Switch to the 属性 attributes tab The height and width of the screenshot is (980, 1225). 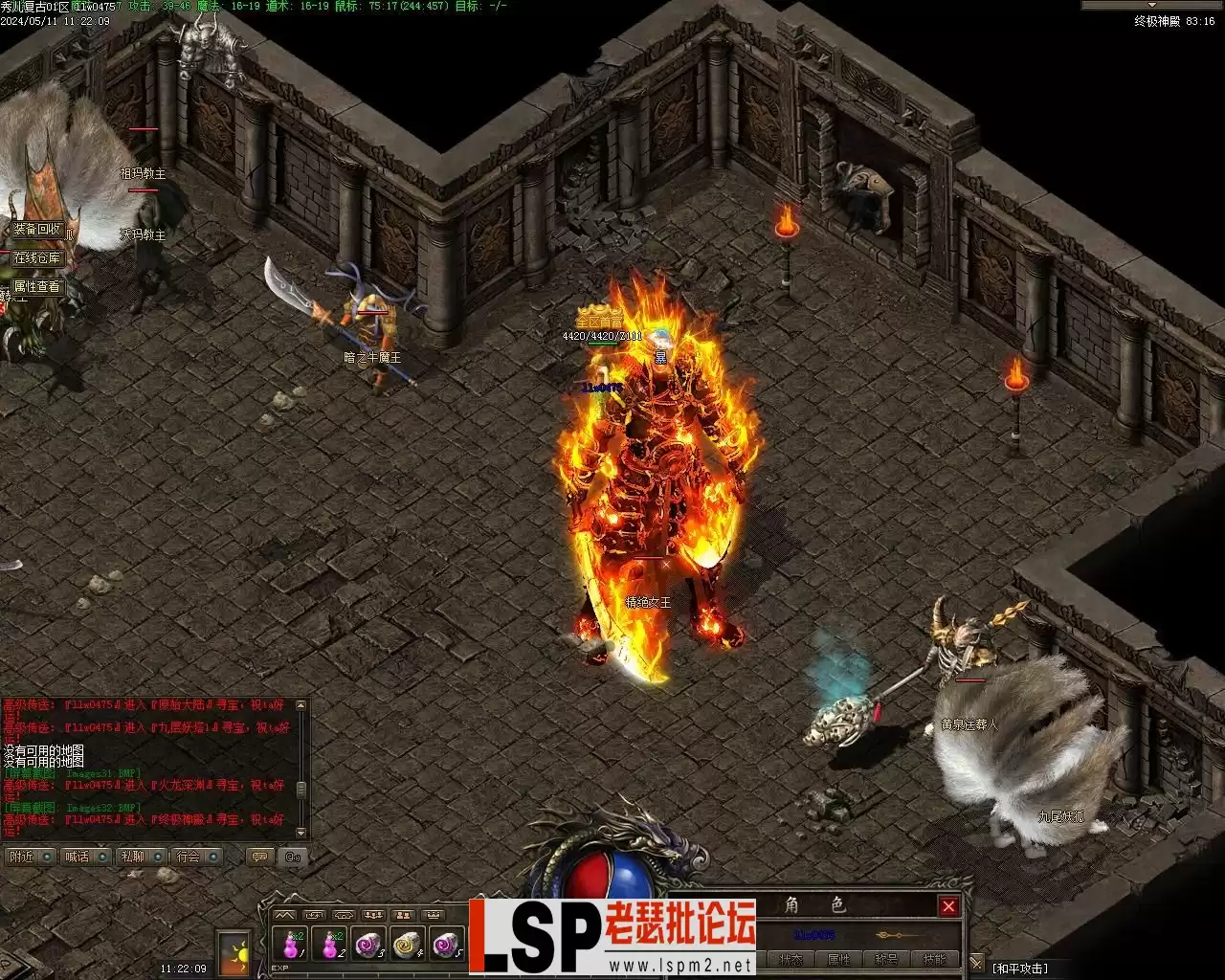pyautogui.click(x=838, y=960)
